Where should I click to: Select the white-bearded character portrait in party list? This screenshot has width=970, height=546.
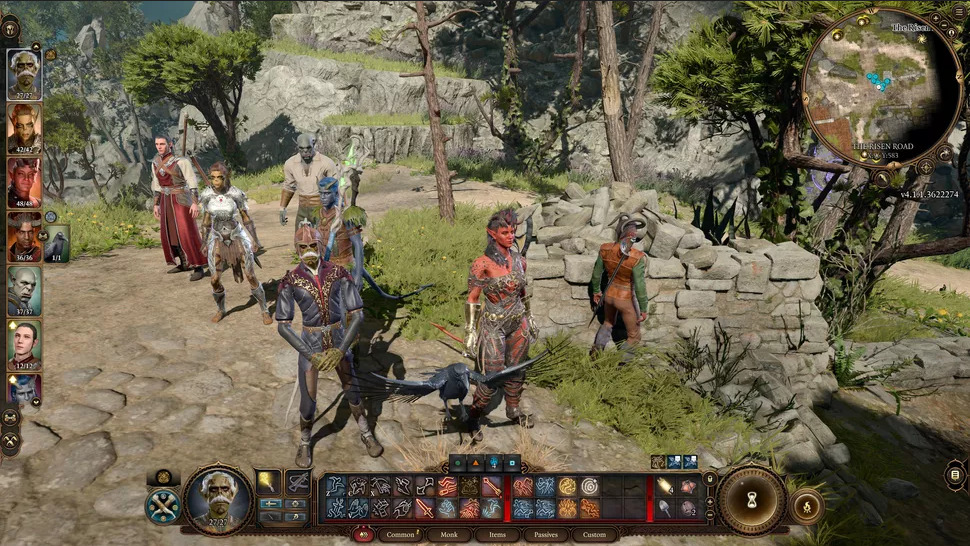coord(25,71)
